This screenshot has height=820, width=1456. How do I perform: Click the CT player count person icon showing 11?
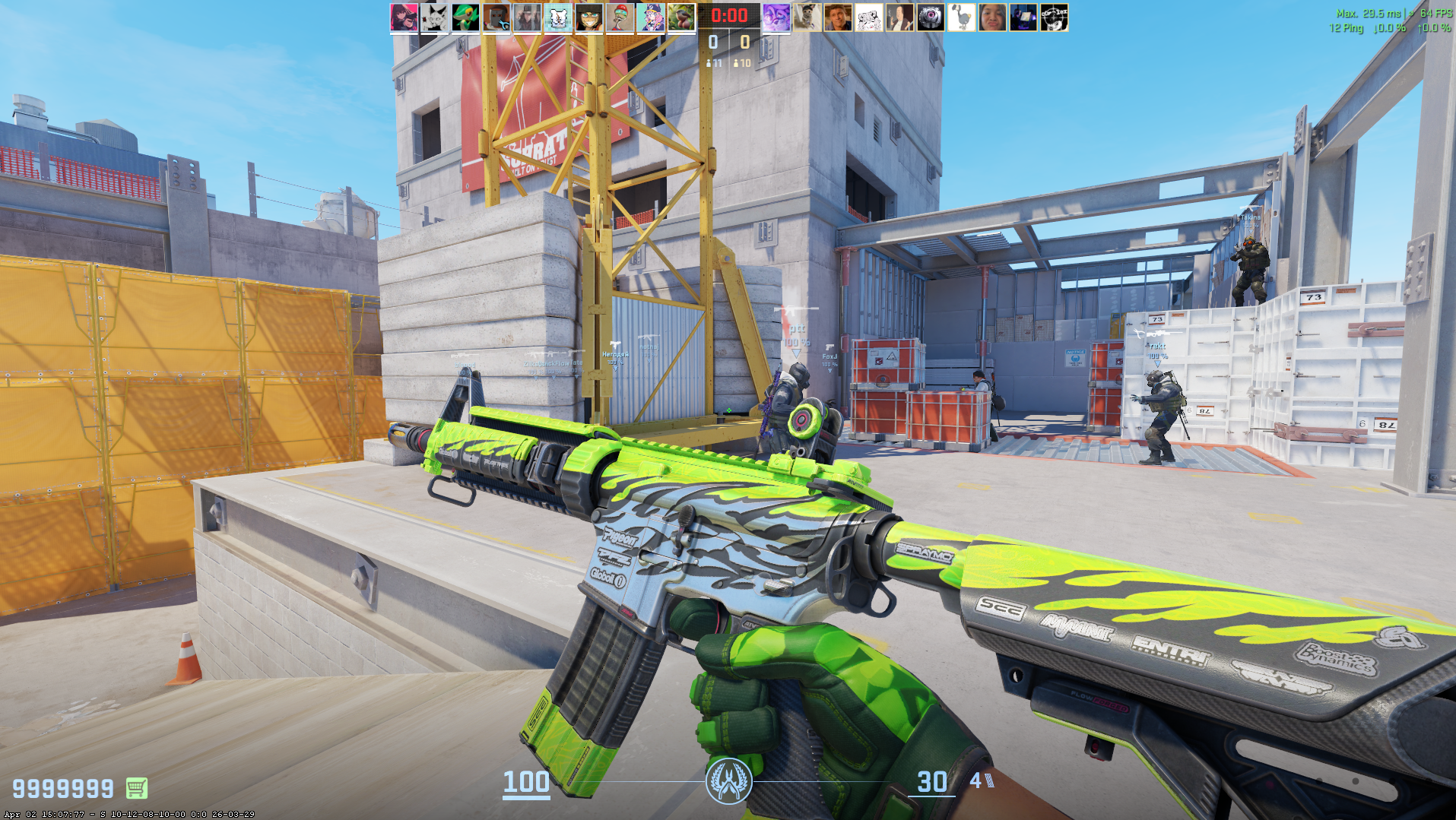pos(709,64)
